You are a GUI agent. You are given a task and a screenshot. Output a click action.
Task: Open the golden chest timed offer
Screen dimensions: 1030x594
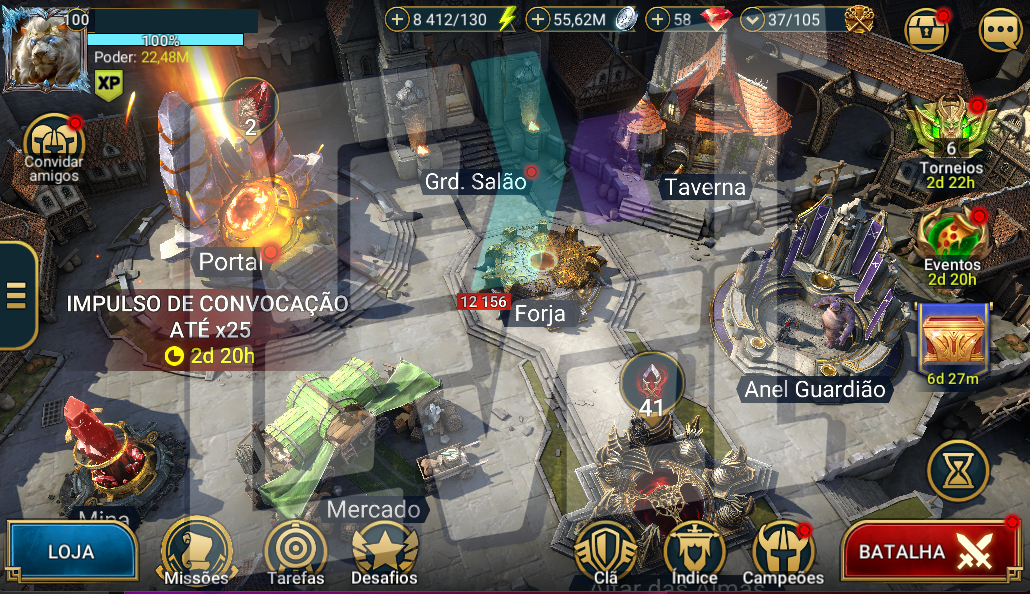[952, 338]
